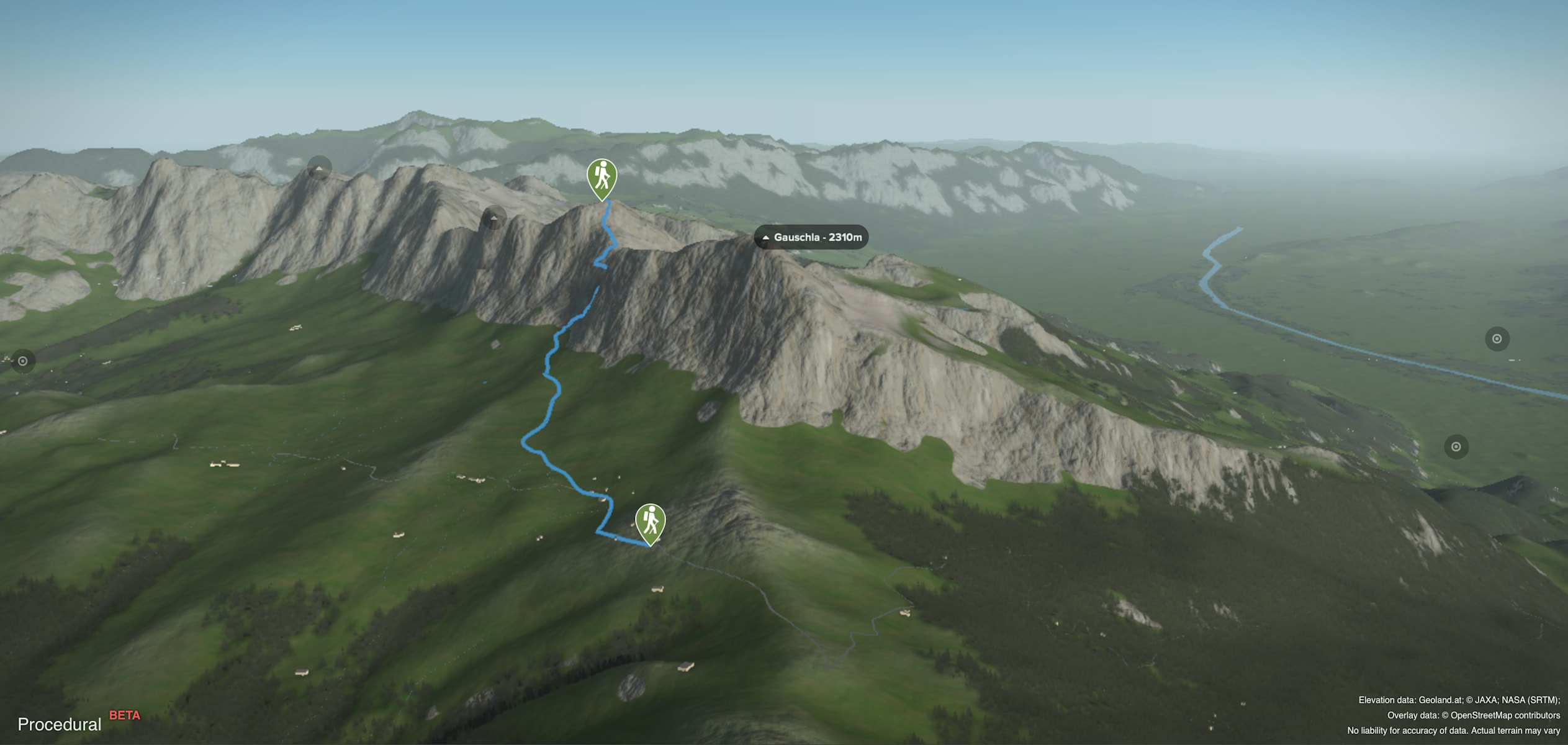Select the Gauschla 2310m peak label
This screenshot has width=1568, height=745.
[x=811, y=237]
